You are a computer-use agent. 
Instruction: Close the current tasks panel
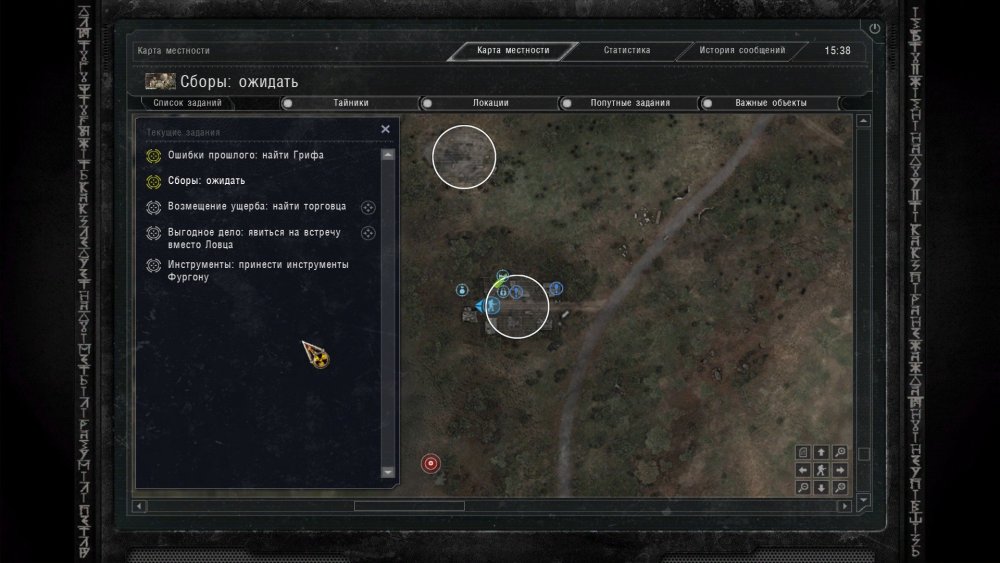point(386,129)
